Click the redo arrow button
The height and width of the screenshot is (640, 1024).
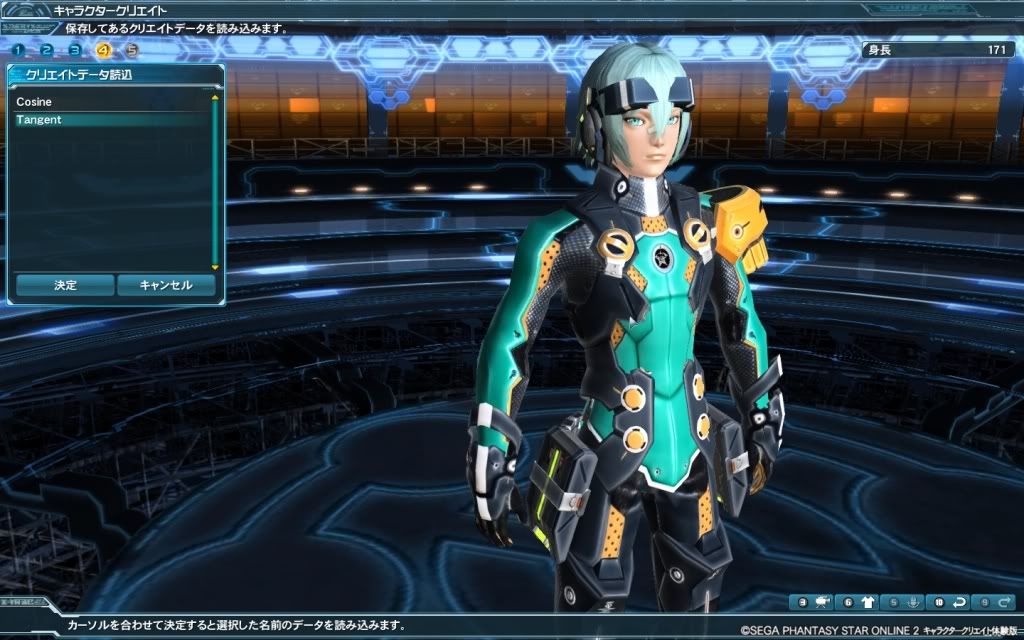(993, 602)
